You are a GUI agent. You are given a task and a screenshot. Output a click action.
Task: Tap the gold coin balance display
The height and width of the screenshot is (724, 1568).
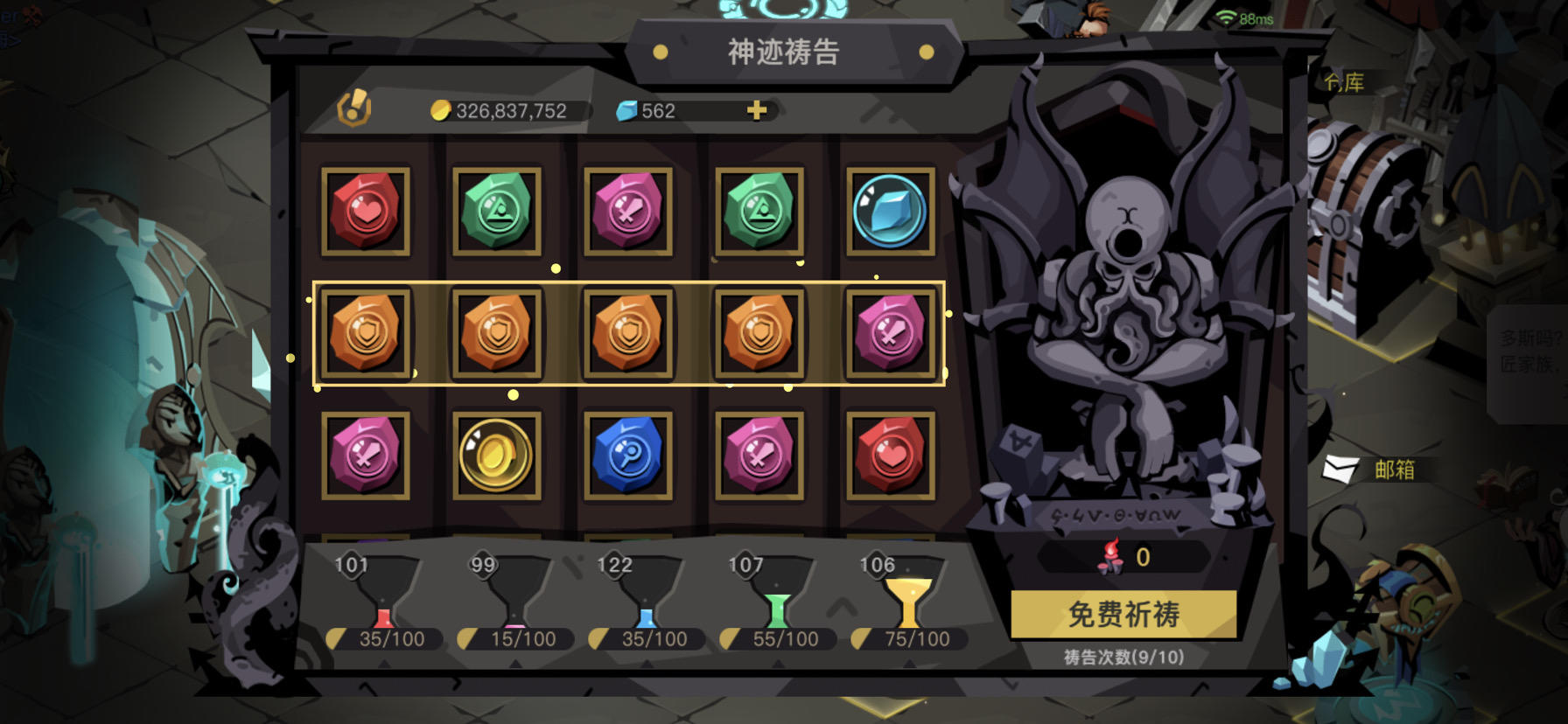503,110
